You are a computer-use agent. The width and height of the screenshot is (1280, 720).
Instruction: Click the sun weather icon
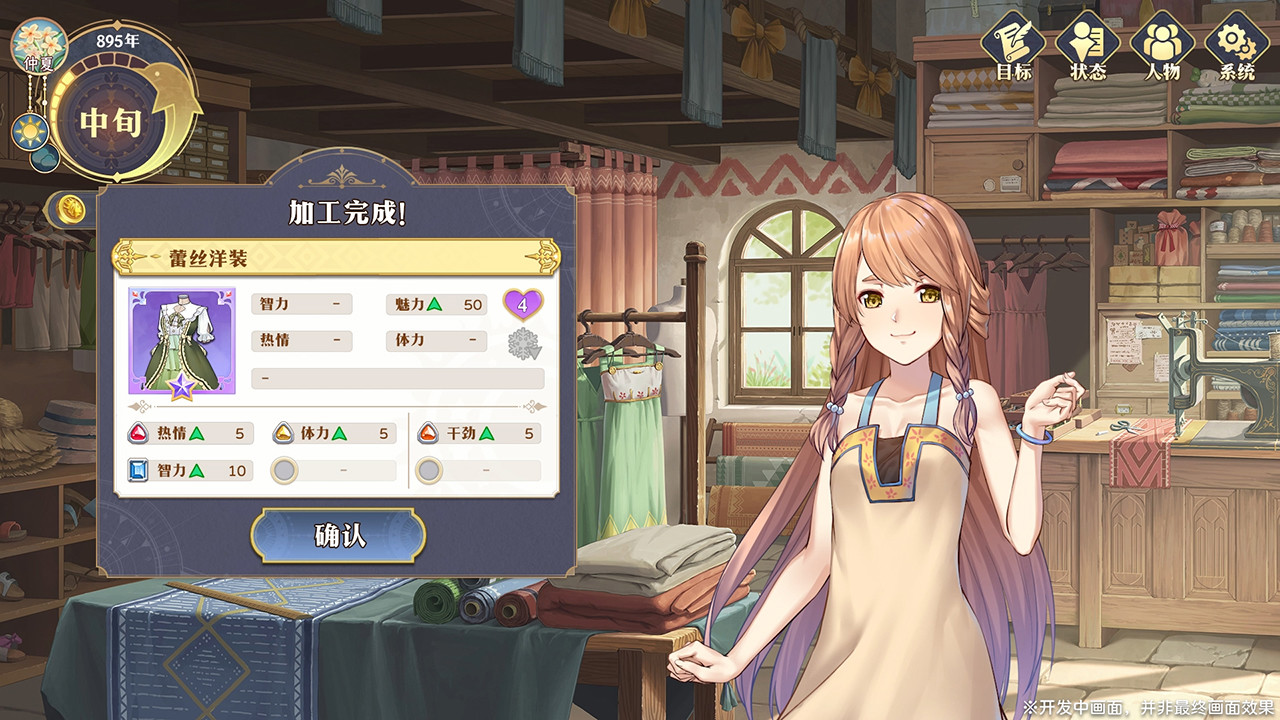[x=29, y=131]
